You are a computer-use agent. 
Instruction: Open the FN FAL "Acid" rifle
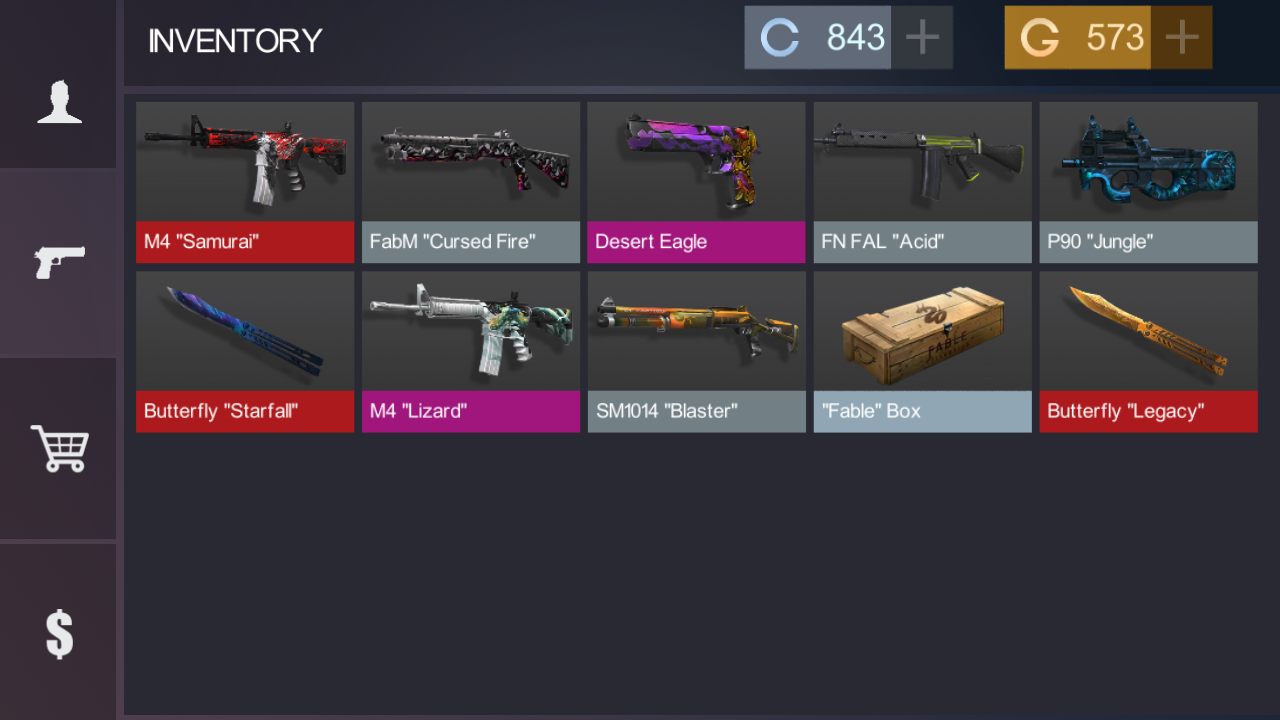[922, 180]
